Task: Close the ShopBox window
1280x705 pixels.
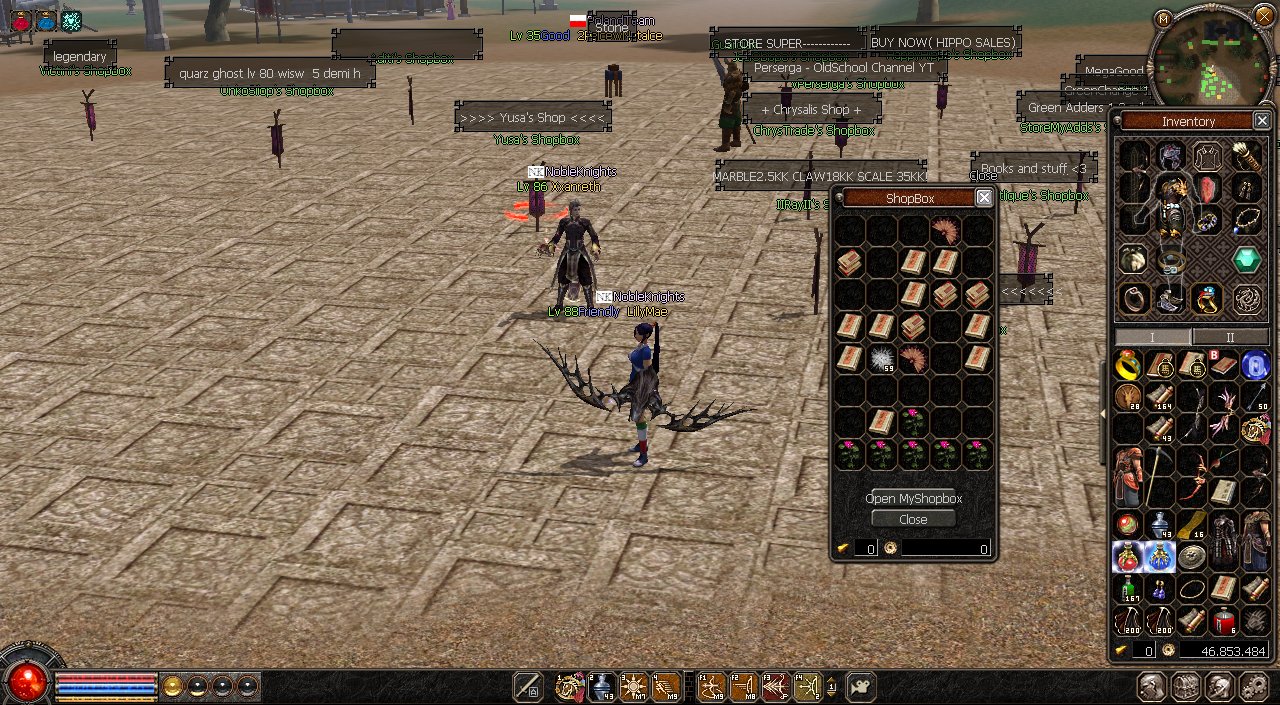Action: (x=984, y=198)
